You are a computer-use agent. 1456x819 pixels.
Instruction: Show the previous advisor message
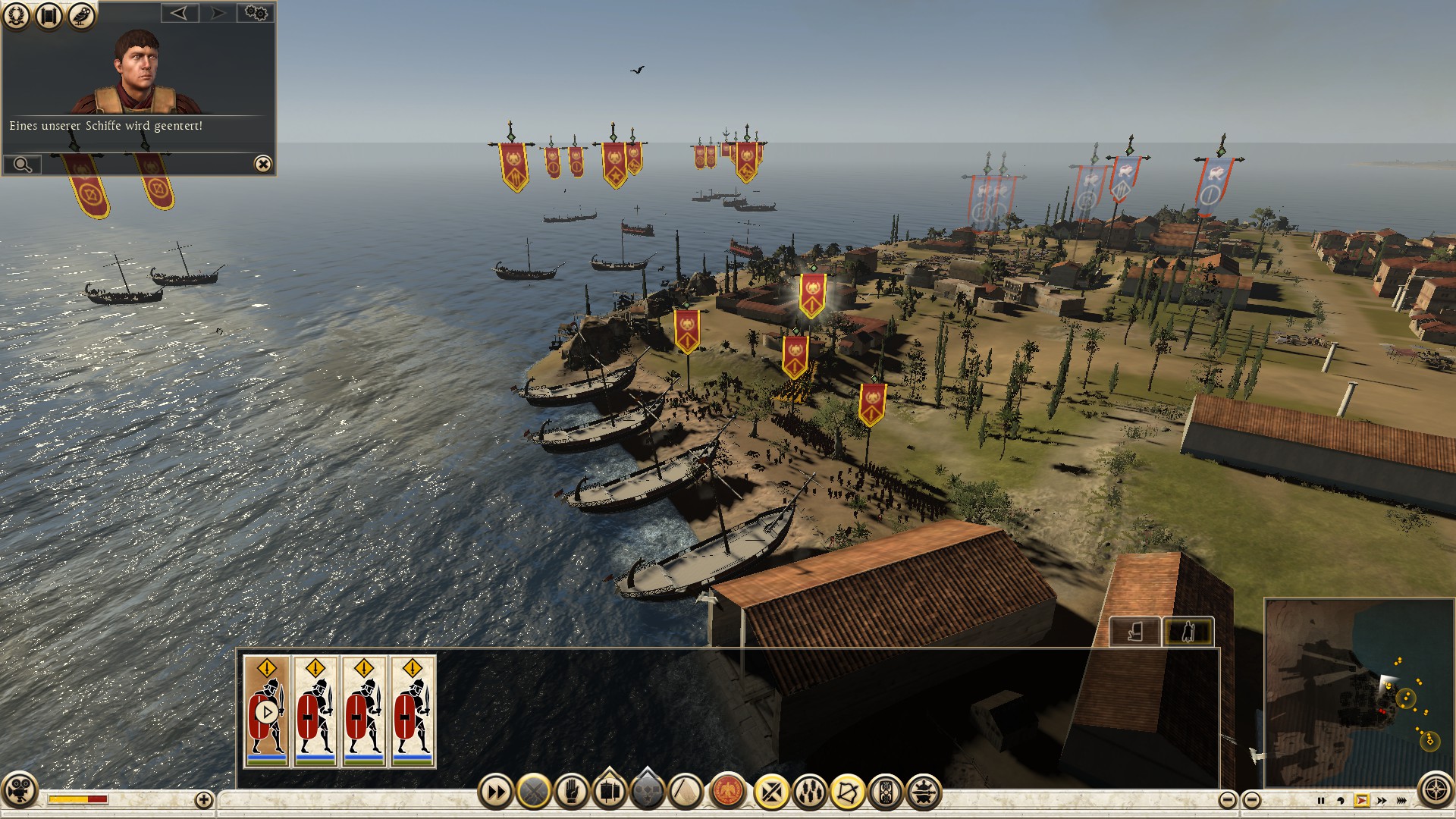click(179, 13)
